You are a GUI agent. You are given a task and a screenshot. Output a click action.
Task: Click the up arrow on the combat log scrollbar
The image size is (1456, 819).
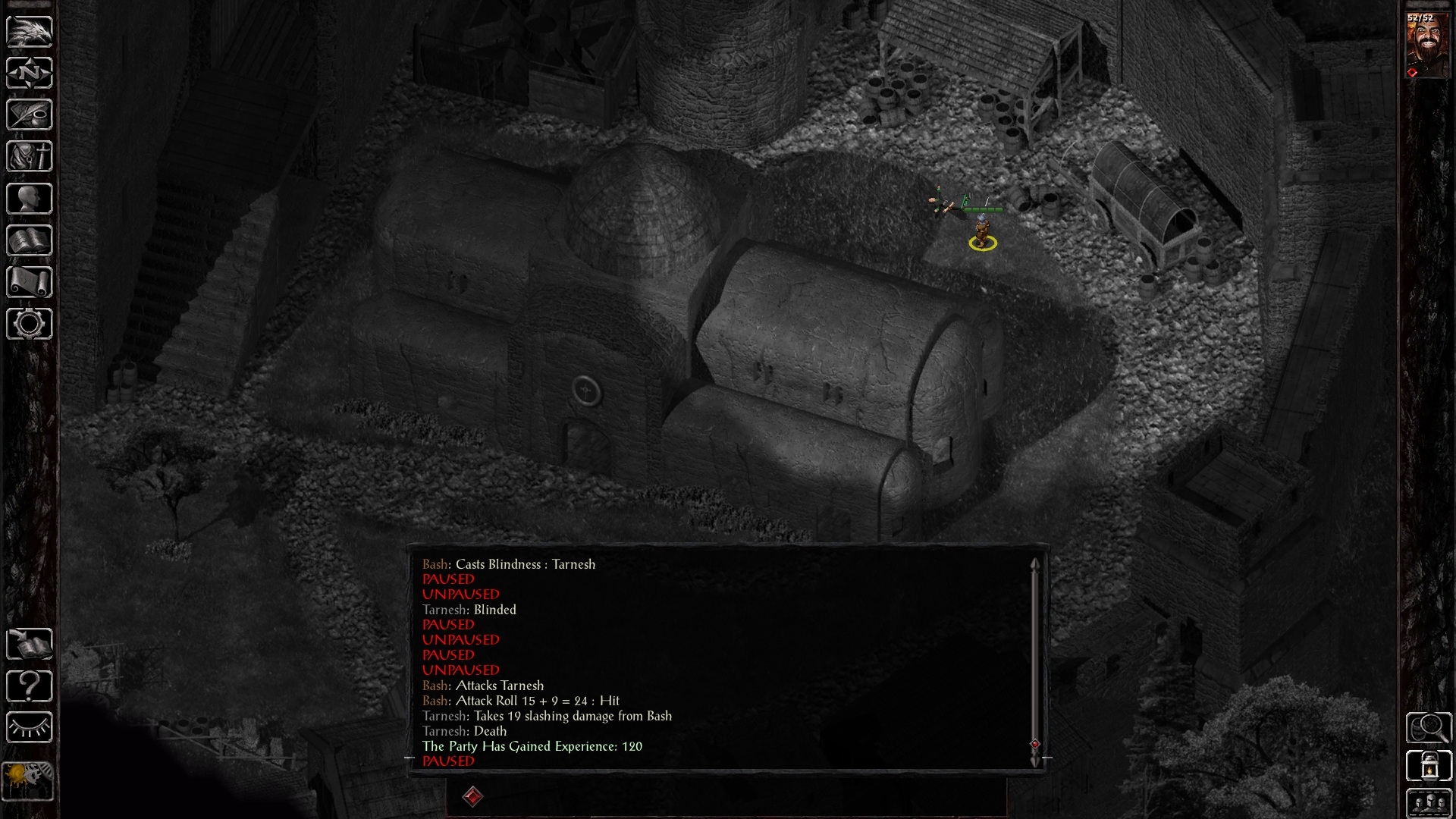(1036, 564)
